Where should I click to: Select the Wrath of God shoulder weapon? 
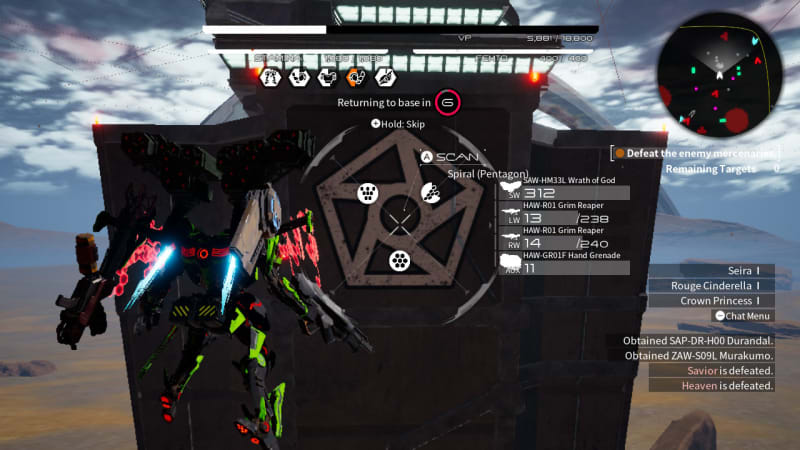pyautogui.click(x=565, y=188)
